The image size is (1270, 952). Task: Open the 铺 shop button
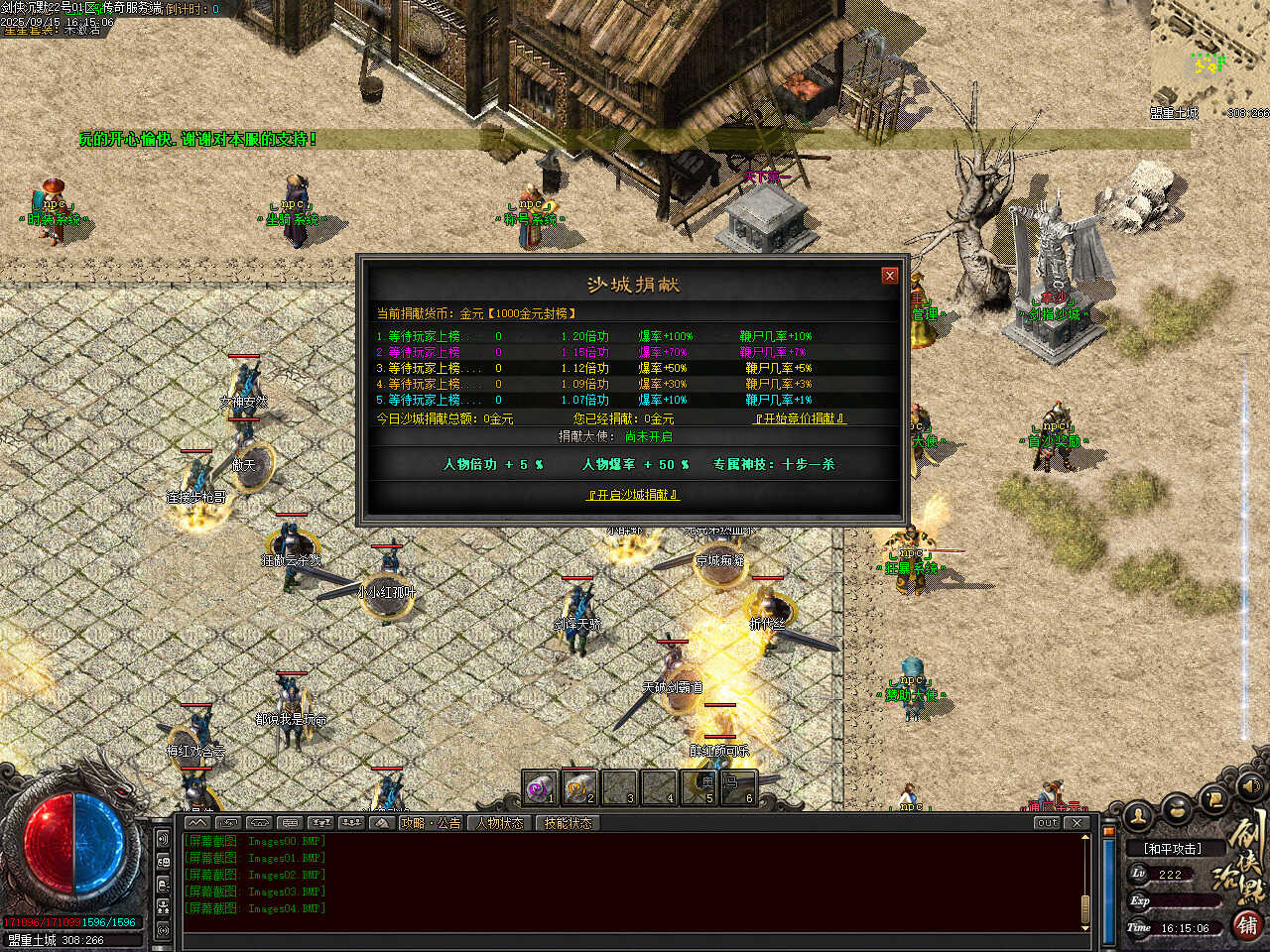click(1248, 925)
